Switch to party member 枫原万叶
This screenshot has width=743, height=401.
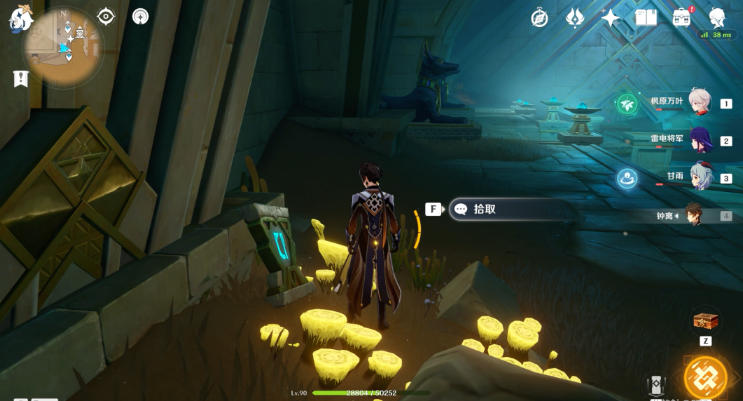pyautogui.click(x=700, y=102)
